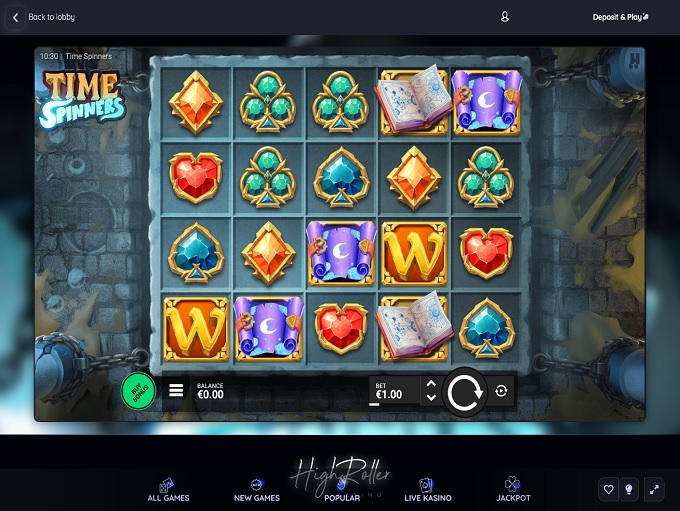Viewport: 680px width, 511px height.
Task: Go back to lobby
Action: click(x=43, y=17)
